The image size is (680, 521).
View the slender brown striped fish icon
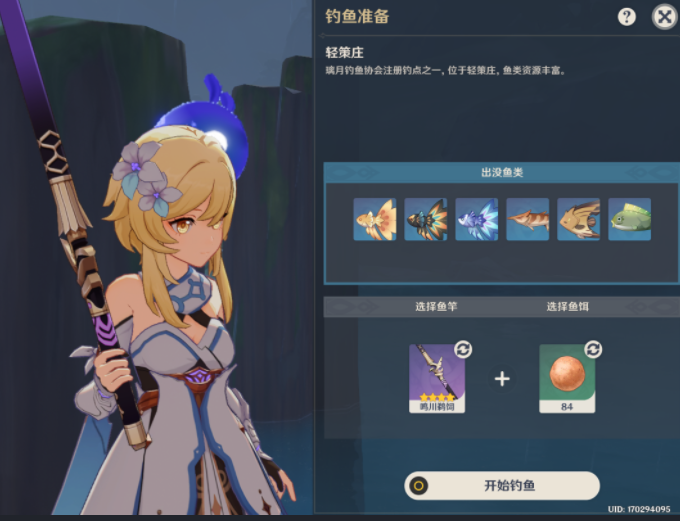(x=528, y=219)
